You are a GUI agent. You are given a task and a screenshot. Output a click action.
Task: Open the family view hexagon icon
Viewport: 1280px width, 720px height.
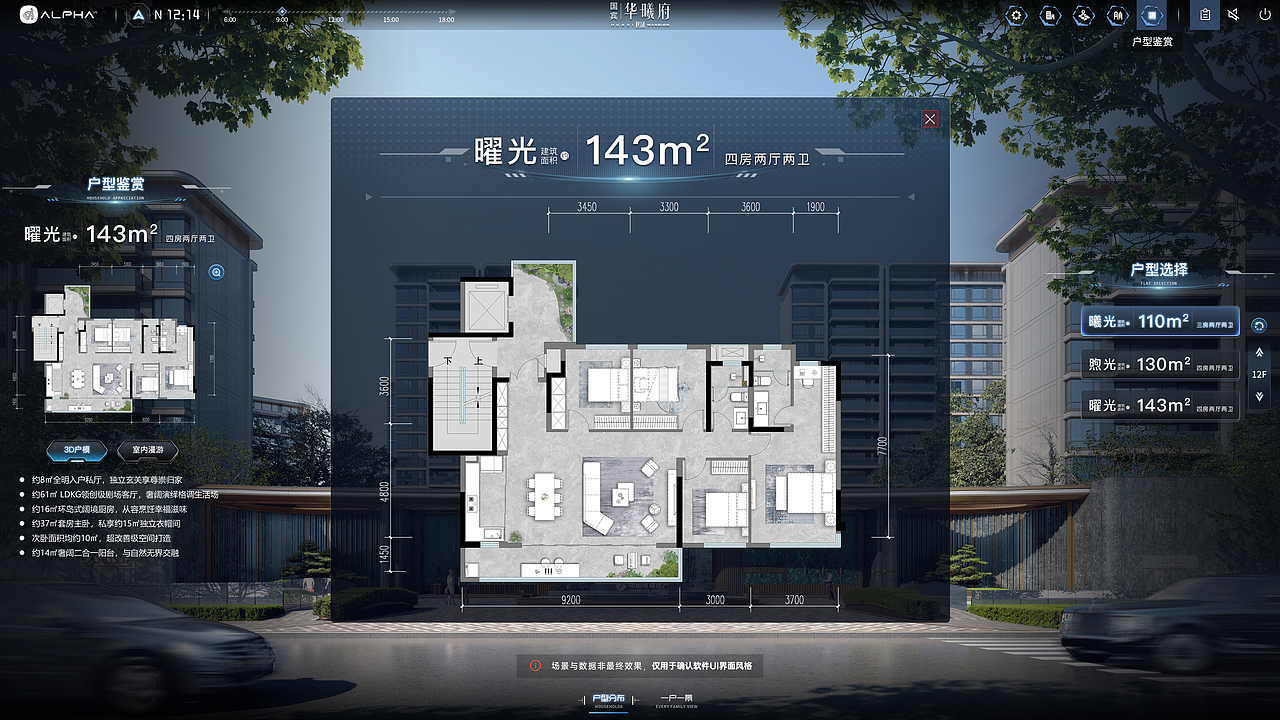[1120, 15]
